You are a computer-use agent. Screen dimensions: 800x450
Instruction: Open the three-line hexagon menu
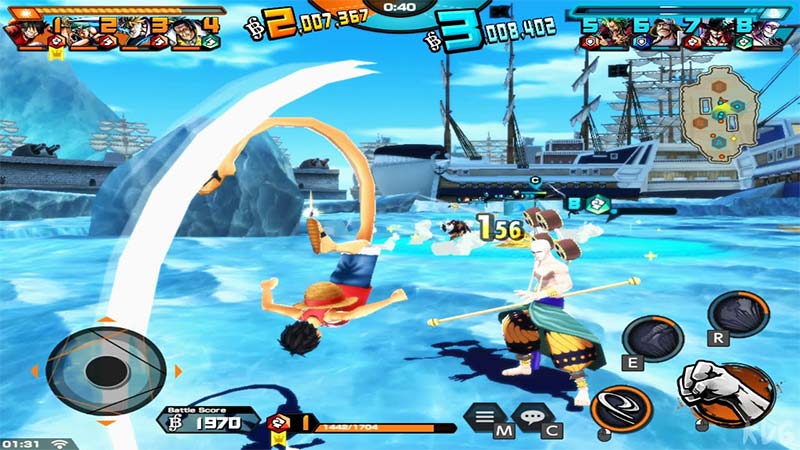click(487, 416)
